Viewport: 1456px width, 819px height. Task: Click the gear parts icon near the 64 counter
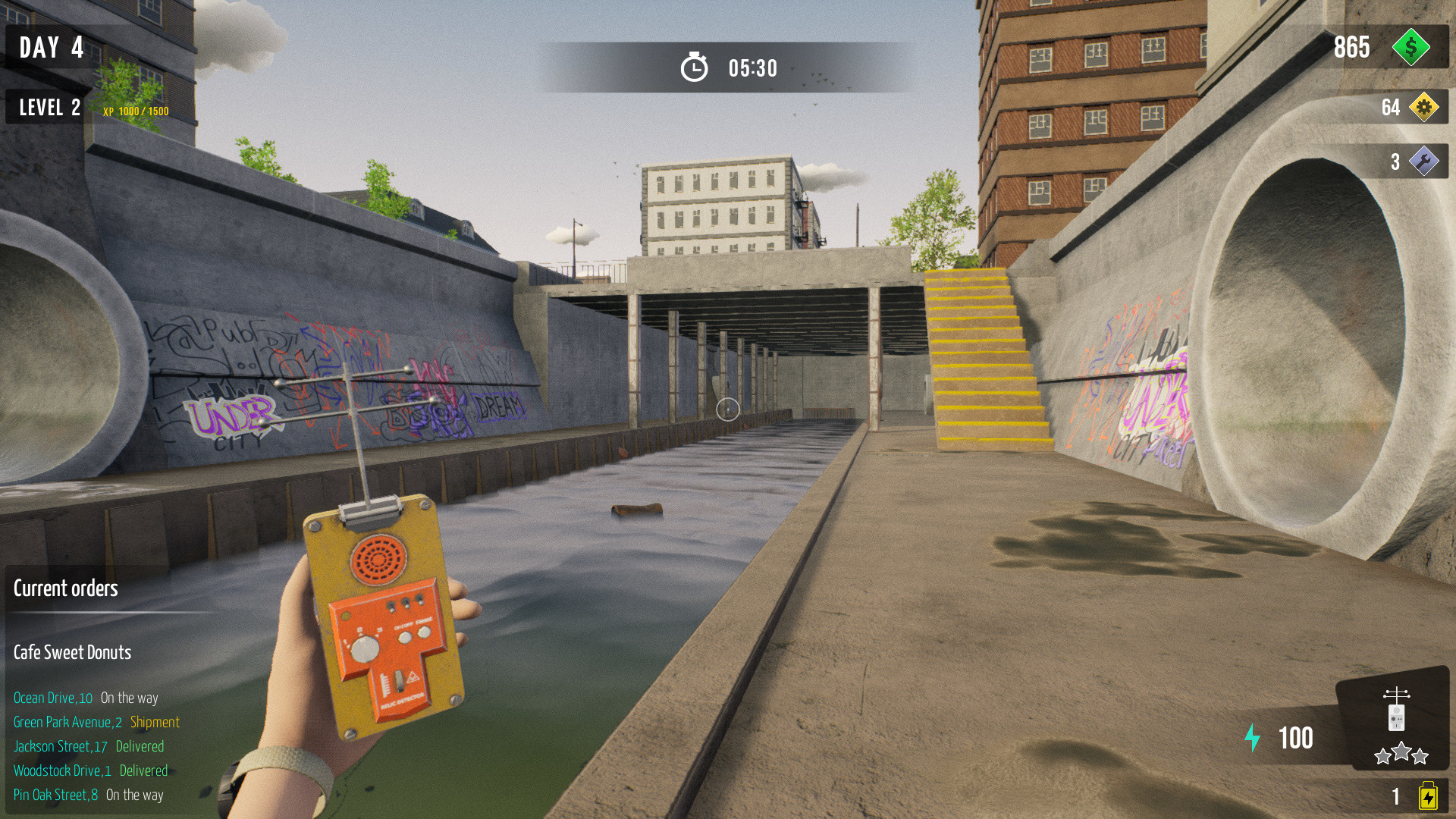click(1426, 107)
